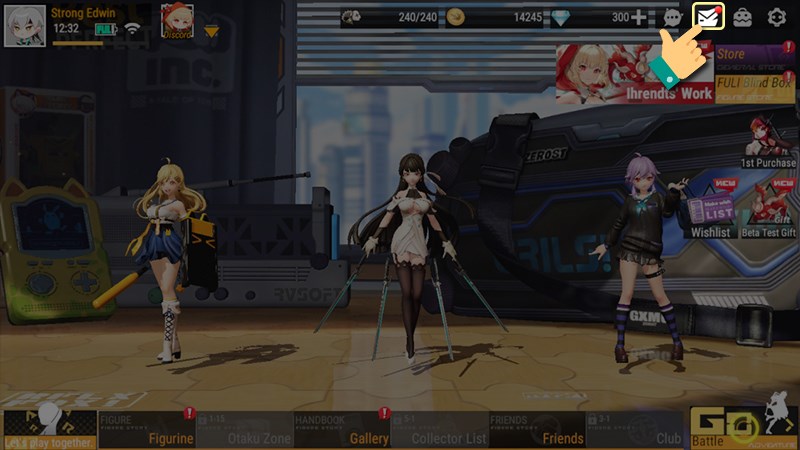The height and width of the screenshot is (450, 800).
Task: Open the briefcase bag icon
Action: [743, 17]
